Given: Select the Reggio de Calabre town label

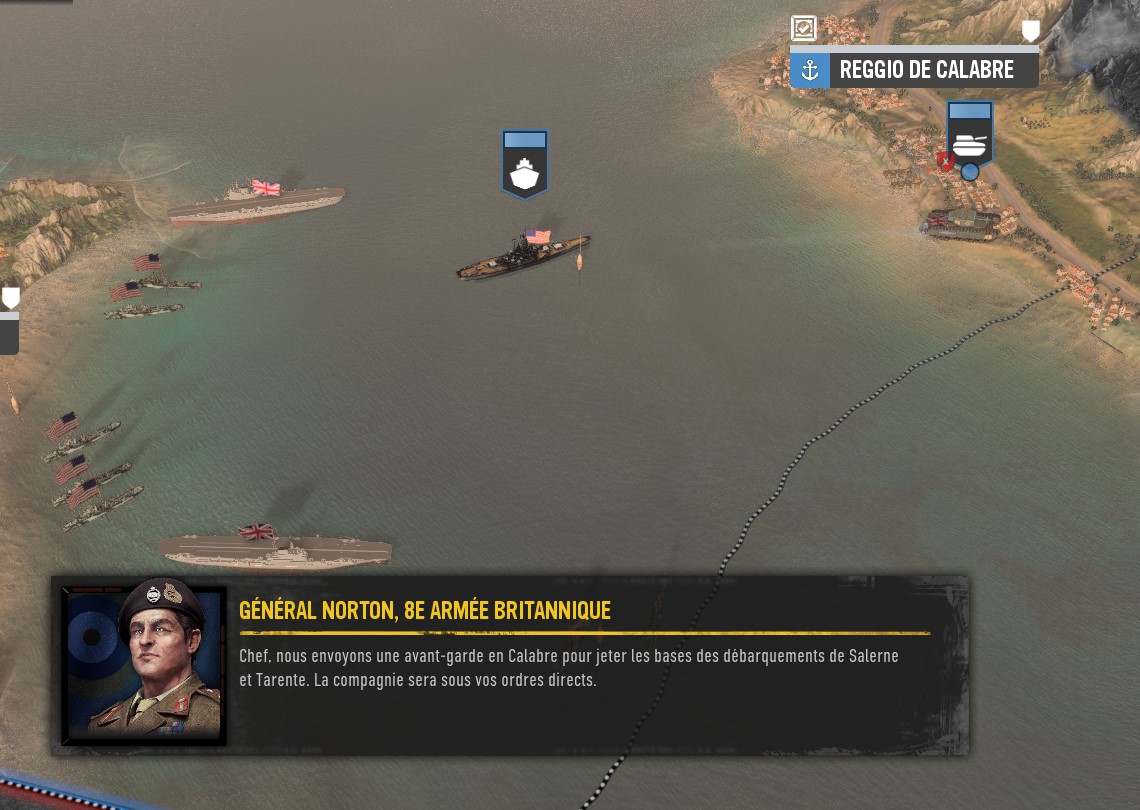Looking at the screenshot, I should tap(926, 70).
